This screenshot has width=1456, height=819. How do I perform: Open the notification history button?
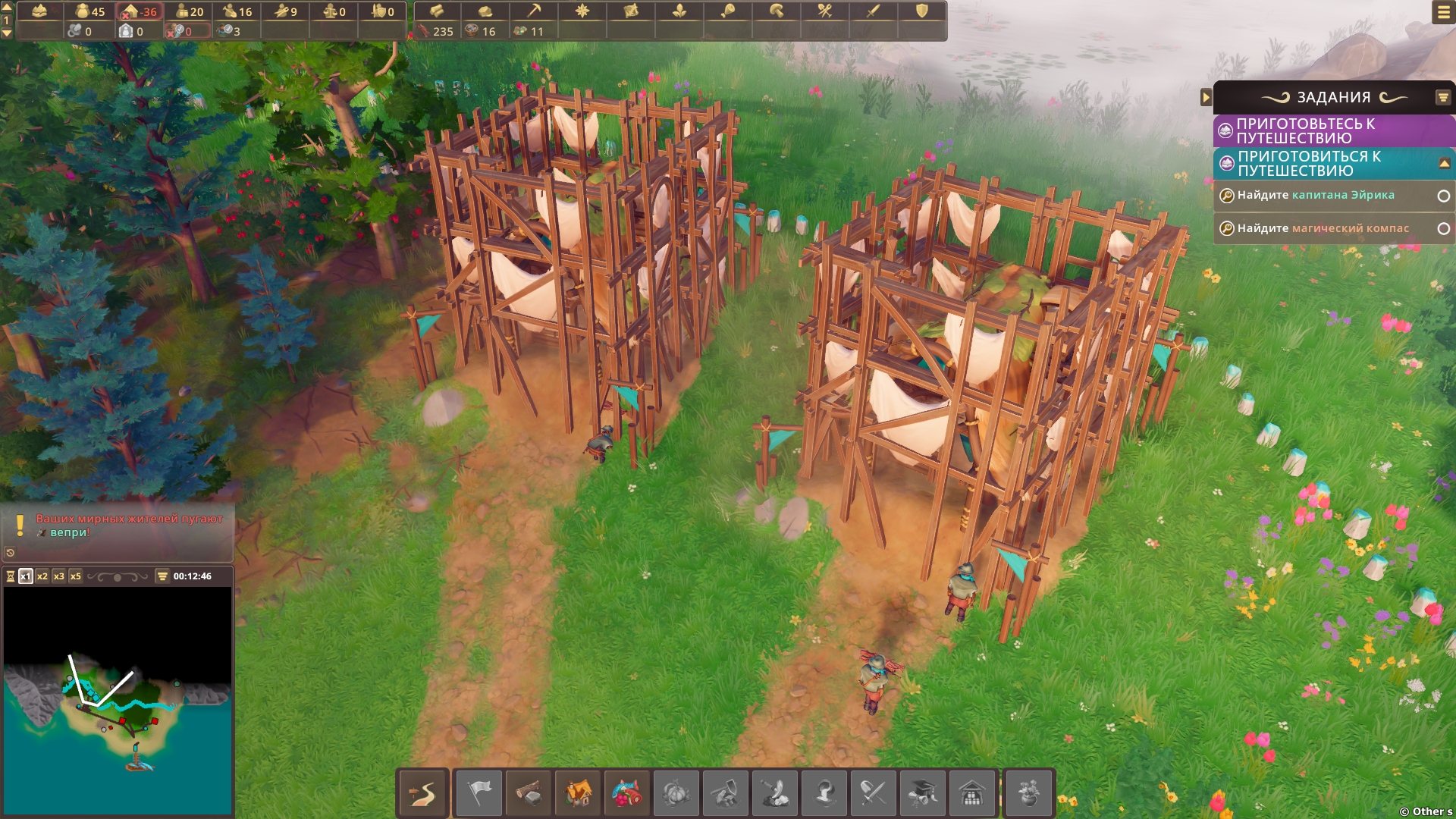tap(11, 552)
